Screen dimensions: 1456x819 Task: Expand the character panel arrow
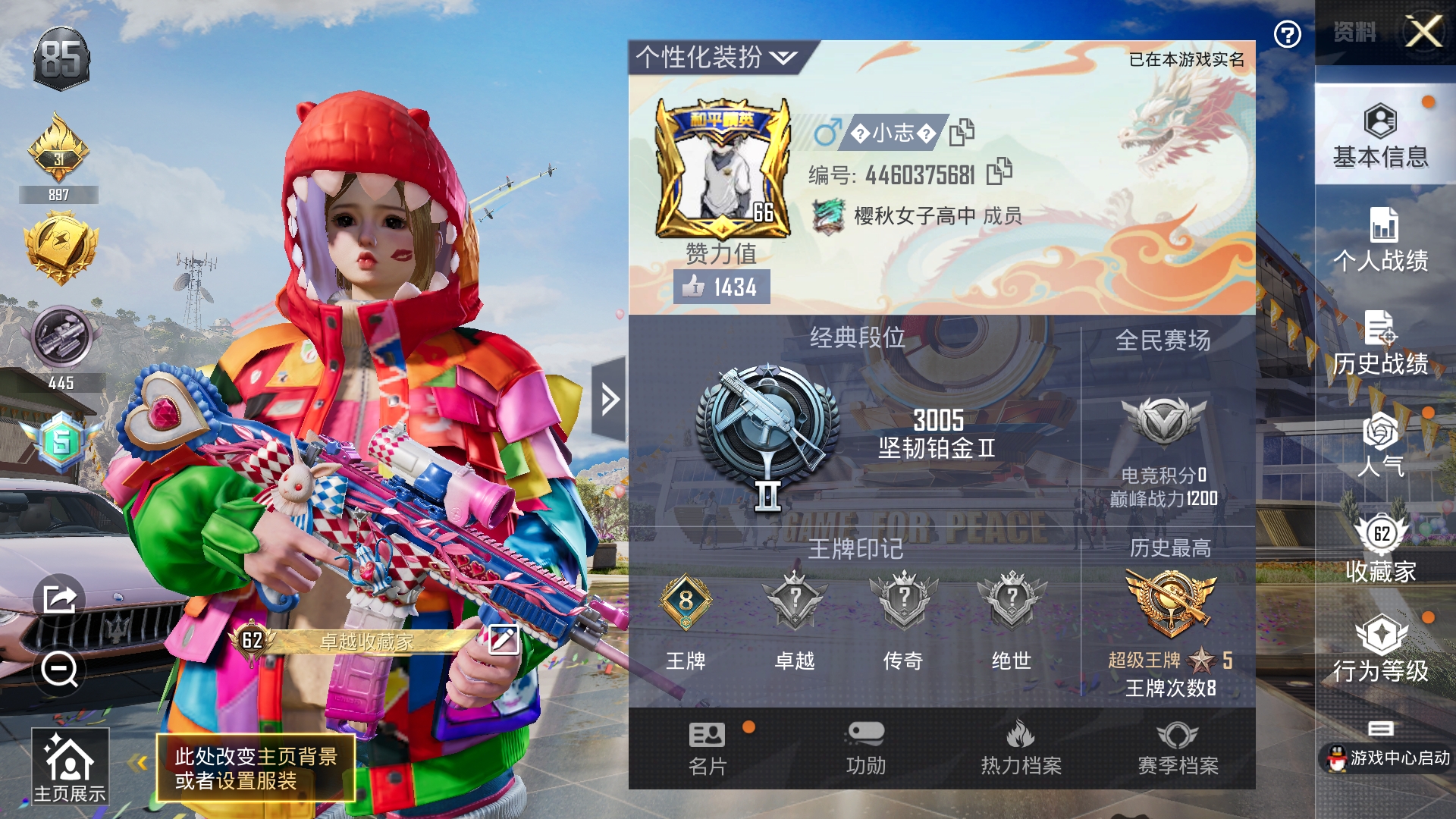coord(609,399)
